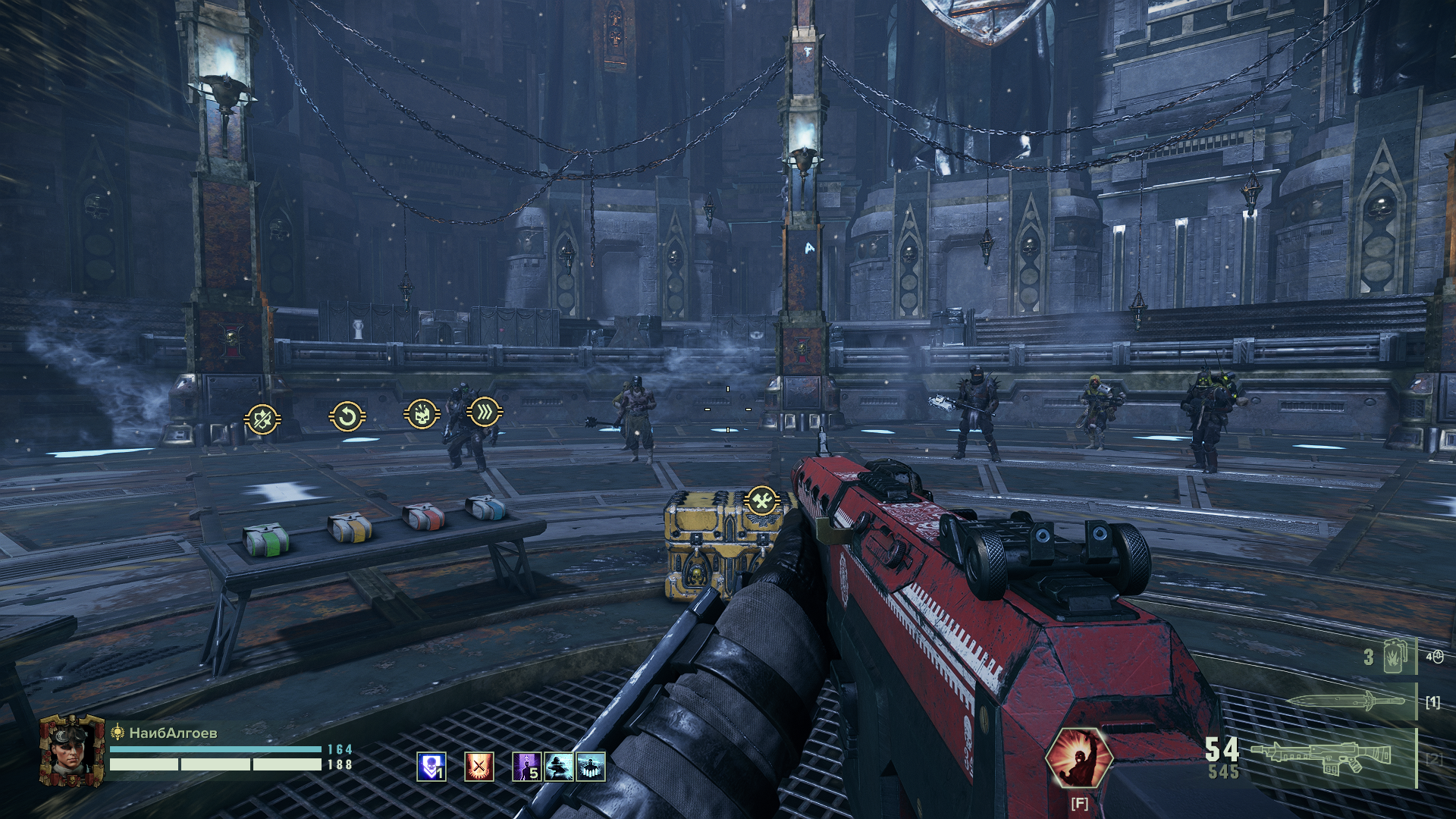
Task: Click the crouching soldier buff icon
Action: tap(559, 767)
